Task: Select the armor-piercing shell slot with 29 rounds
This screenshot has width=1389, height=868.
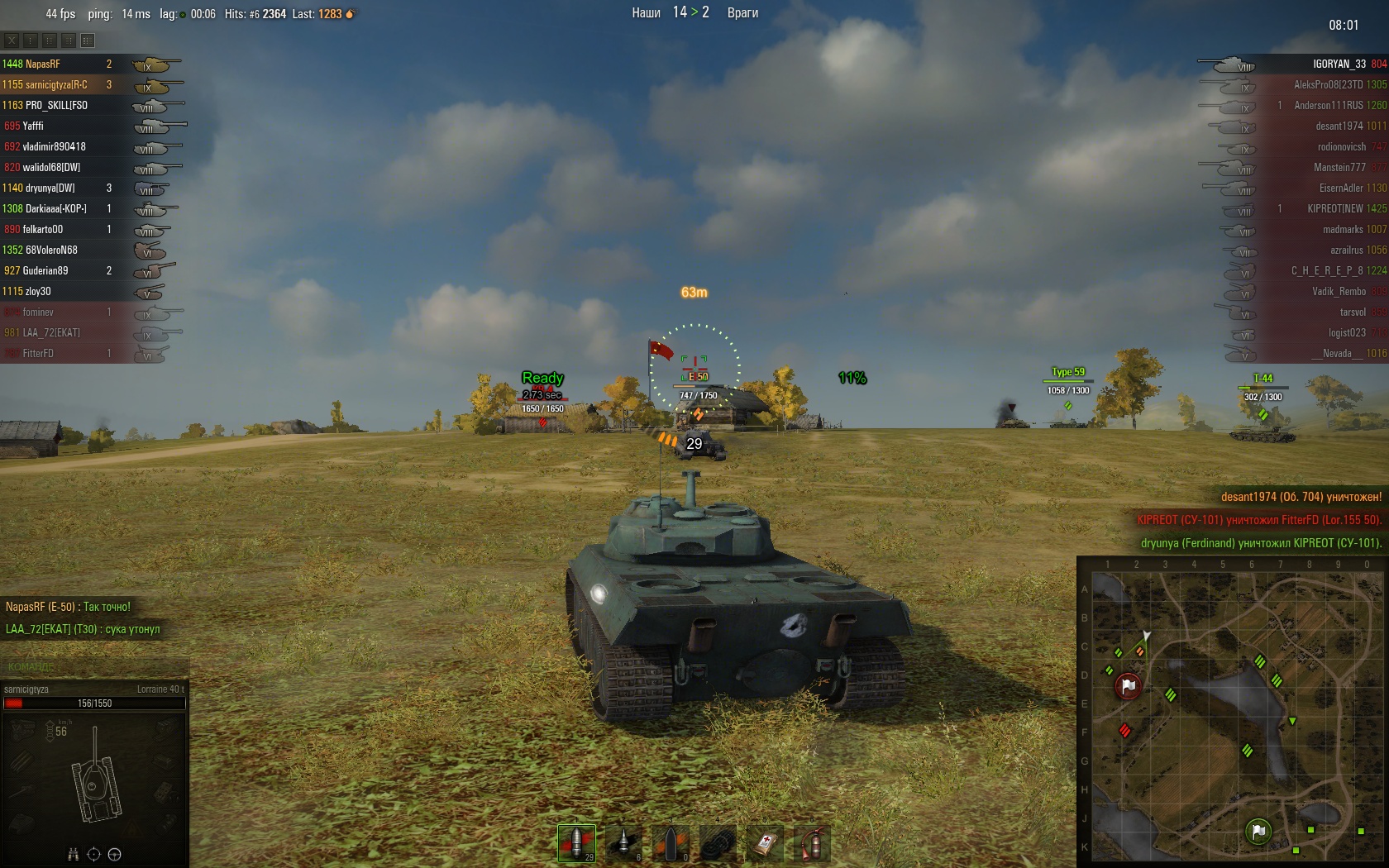Action: [576, 842]
